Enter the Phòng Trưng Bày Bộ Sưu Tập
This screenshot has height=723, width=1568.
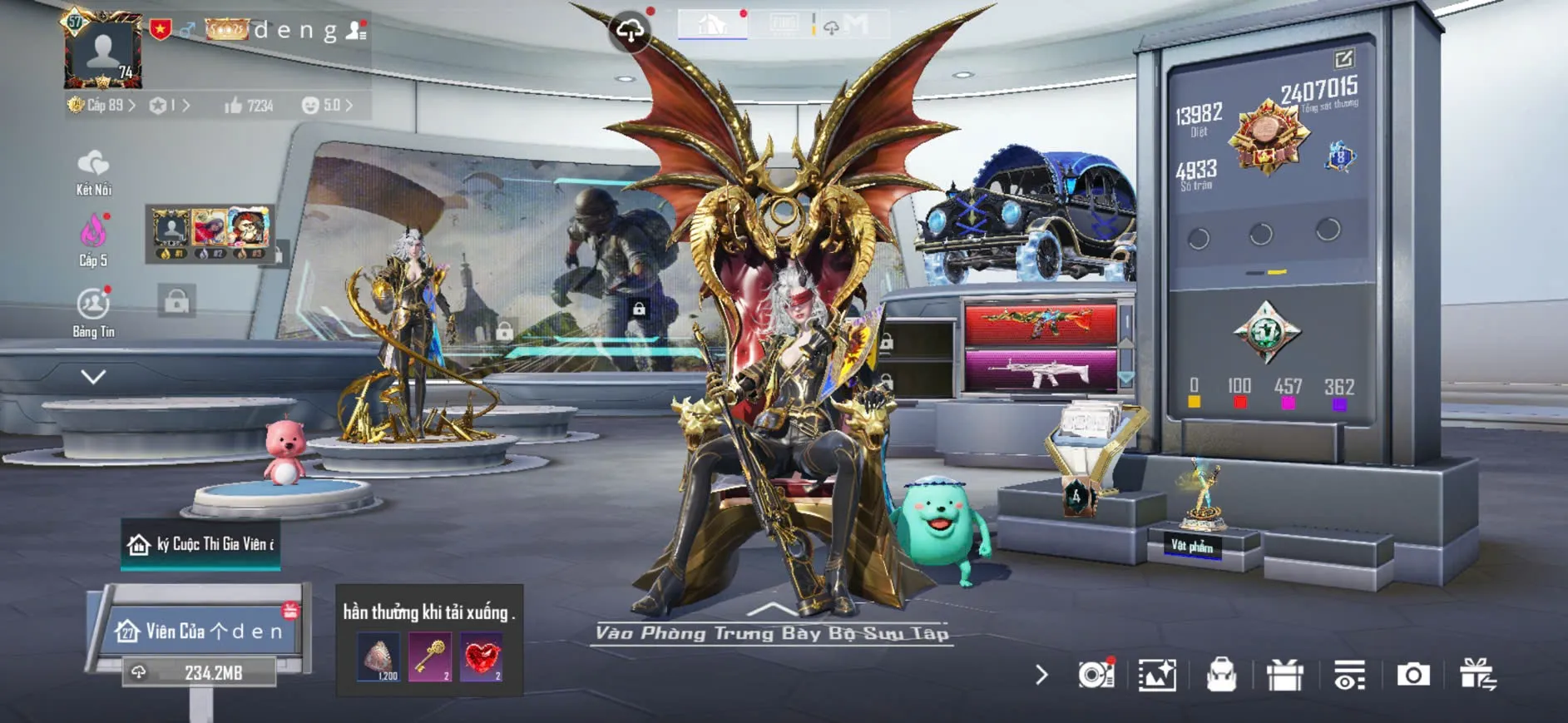click(771, 632)
